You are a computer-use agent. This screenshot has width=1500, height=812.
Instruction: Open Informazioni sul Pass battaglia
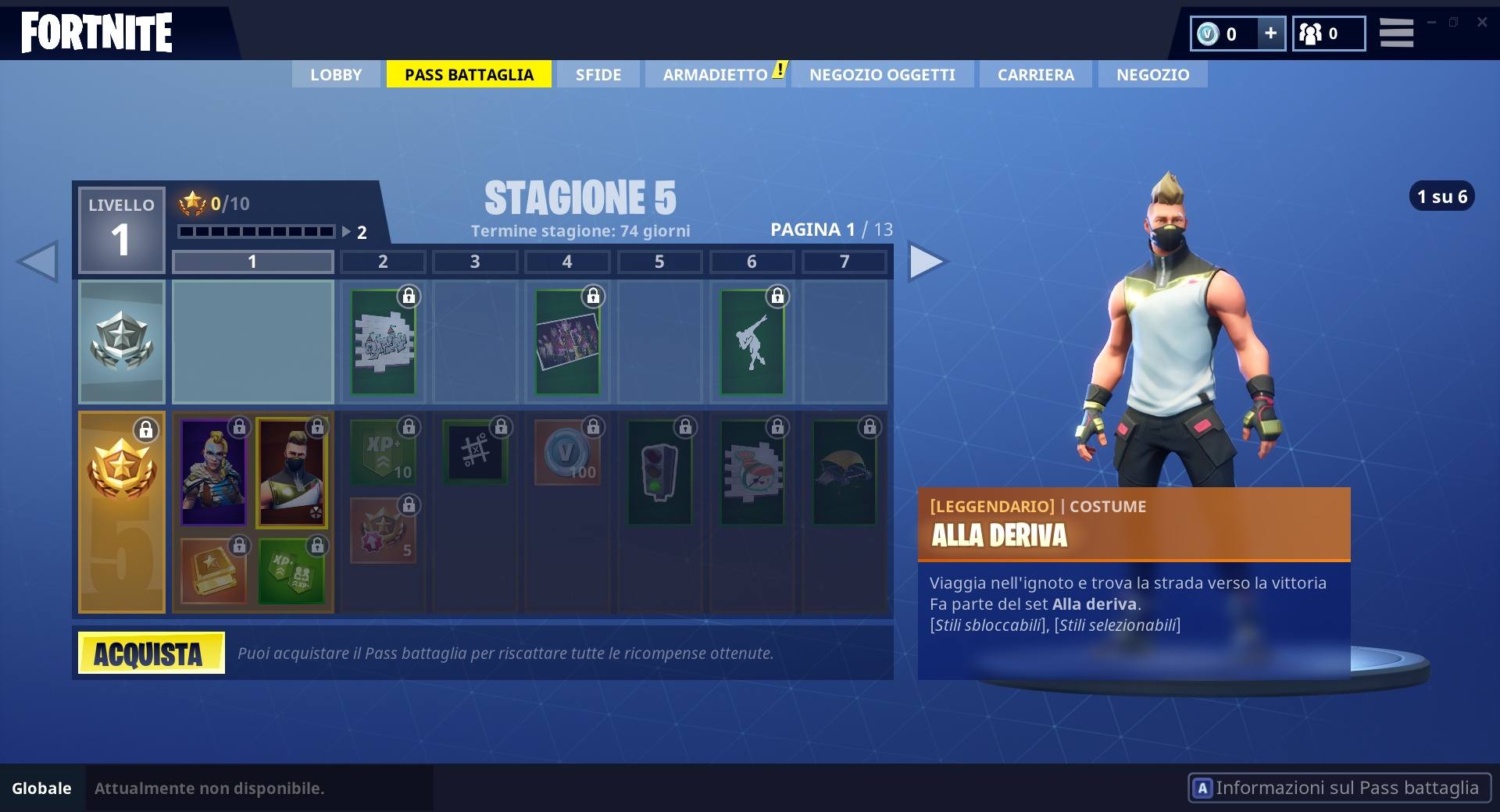(x=1339, y=788)
